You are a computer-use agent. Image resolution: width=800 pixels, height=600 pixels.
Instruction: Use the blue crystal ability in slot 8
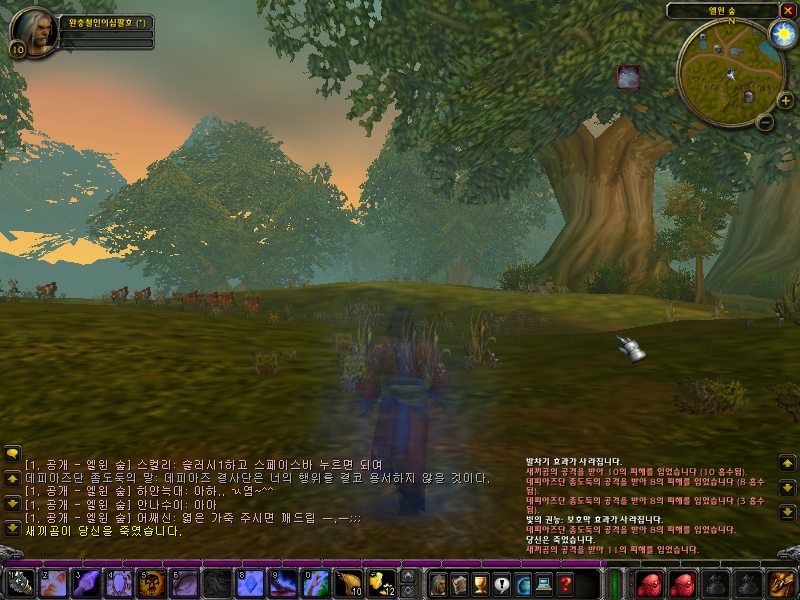(250, 582)
